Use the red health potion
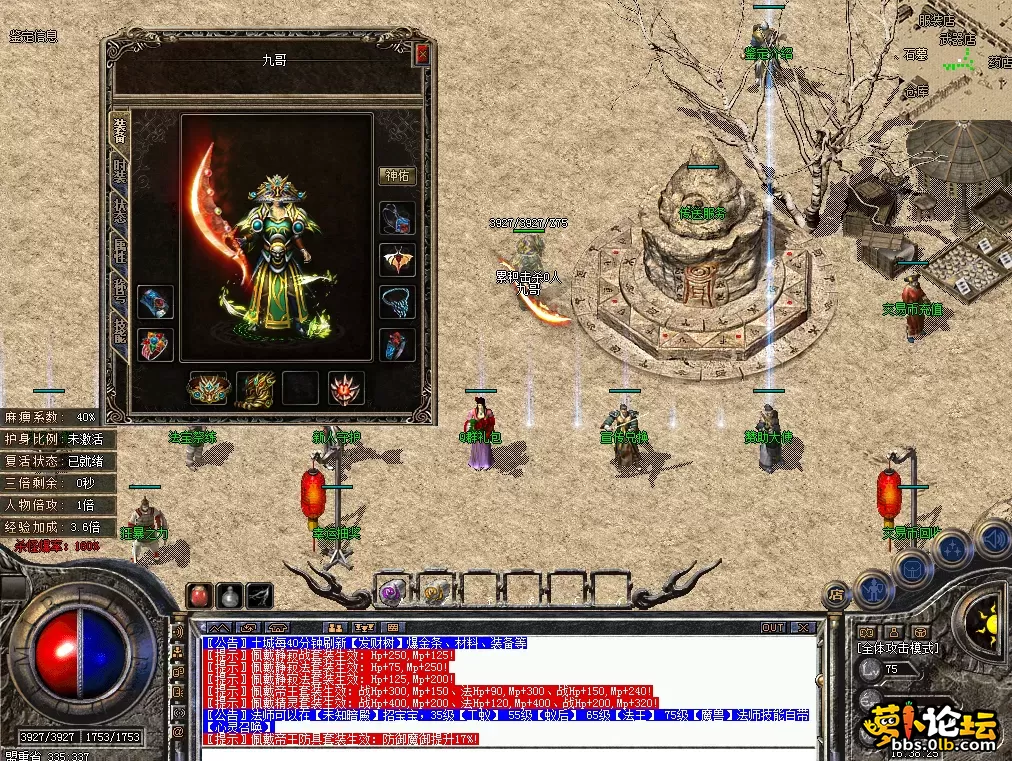This screenshot has height=761, width=1012. click(199, 595)
